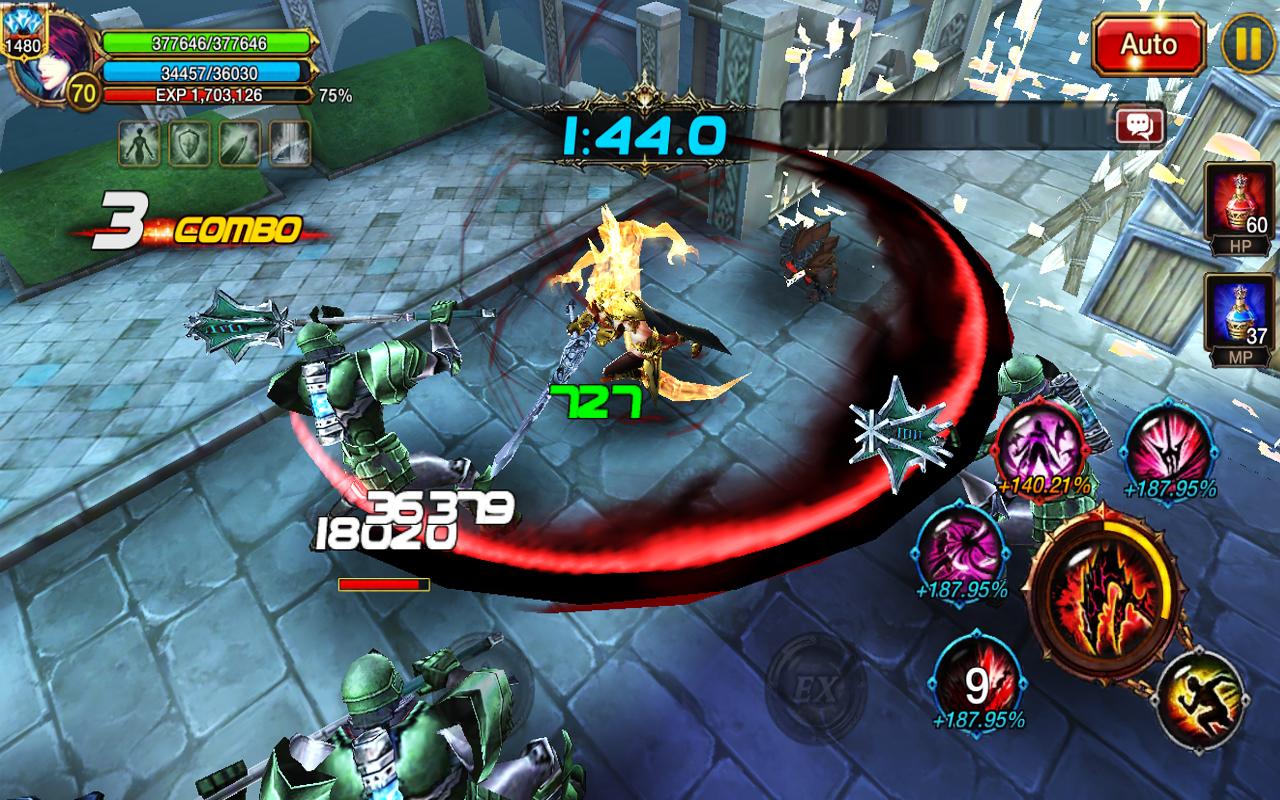Select the red slash skill on cooldown 9
This screenshot has width=1280, height=800.
point(976,679)
